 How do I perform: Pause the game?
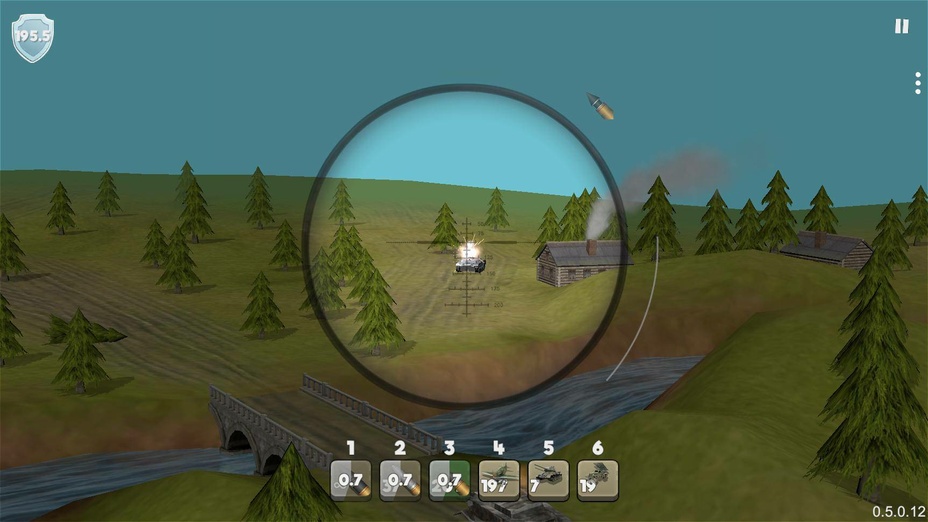(901, 27)
